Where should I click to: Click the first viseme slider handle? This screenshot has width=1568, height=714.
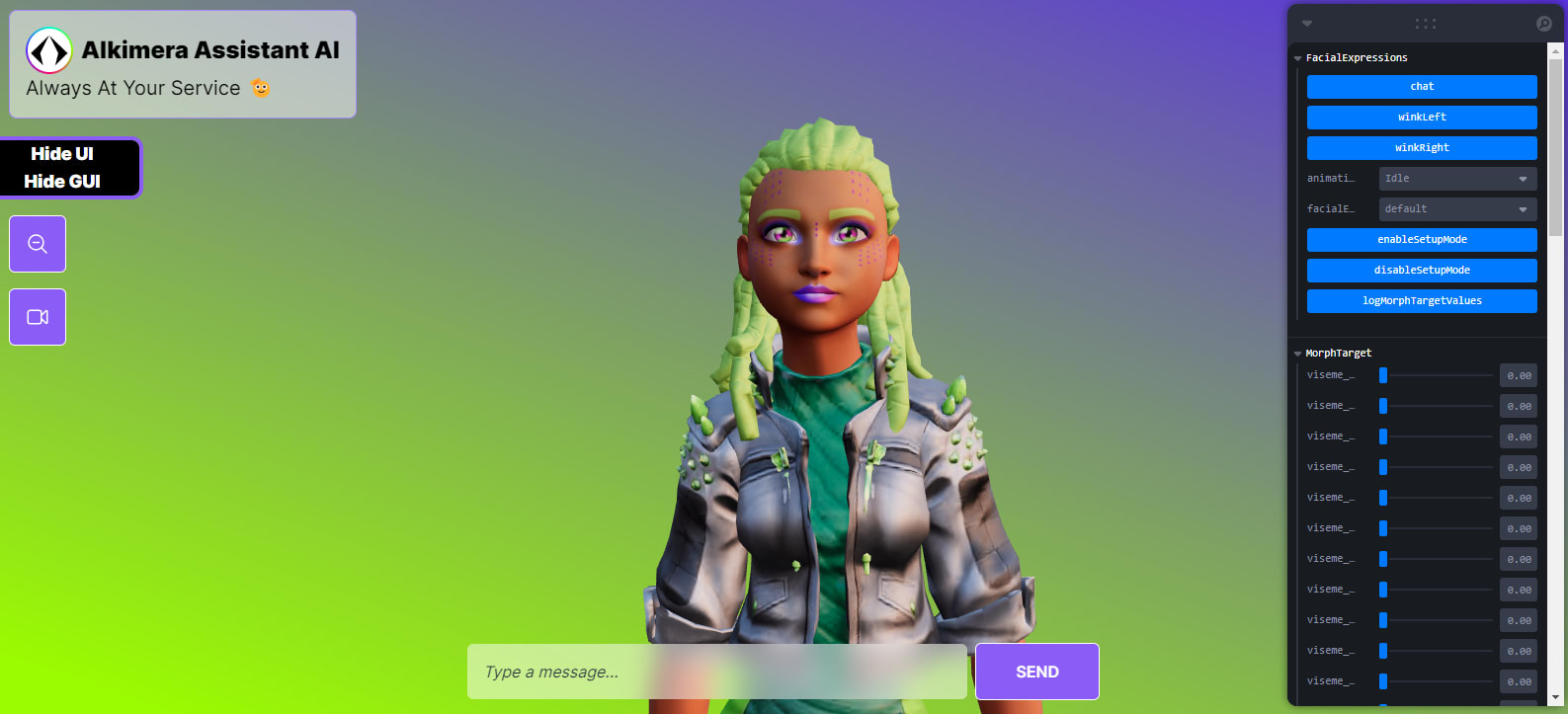click(x=1383, y=374)
